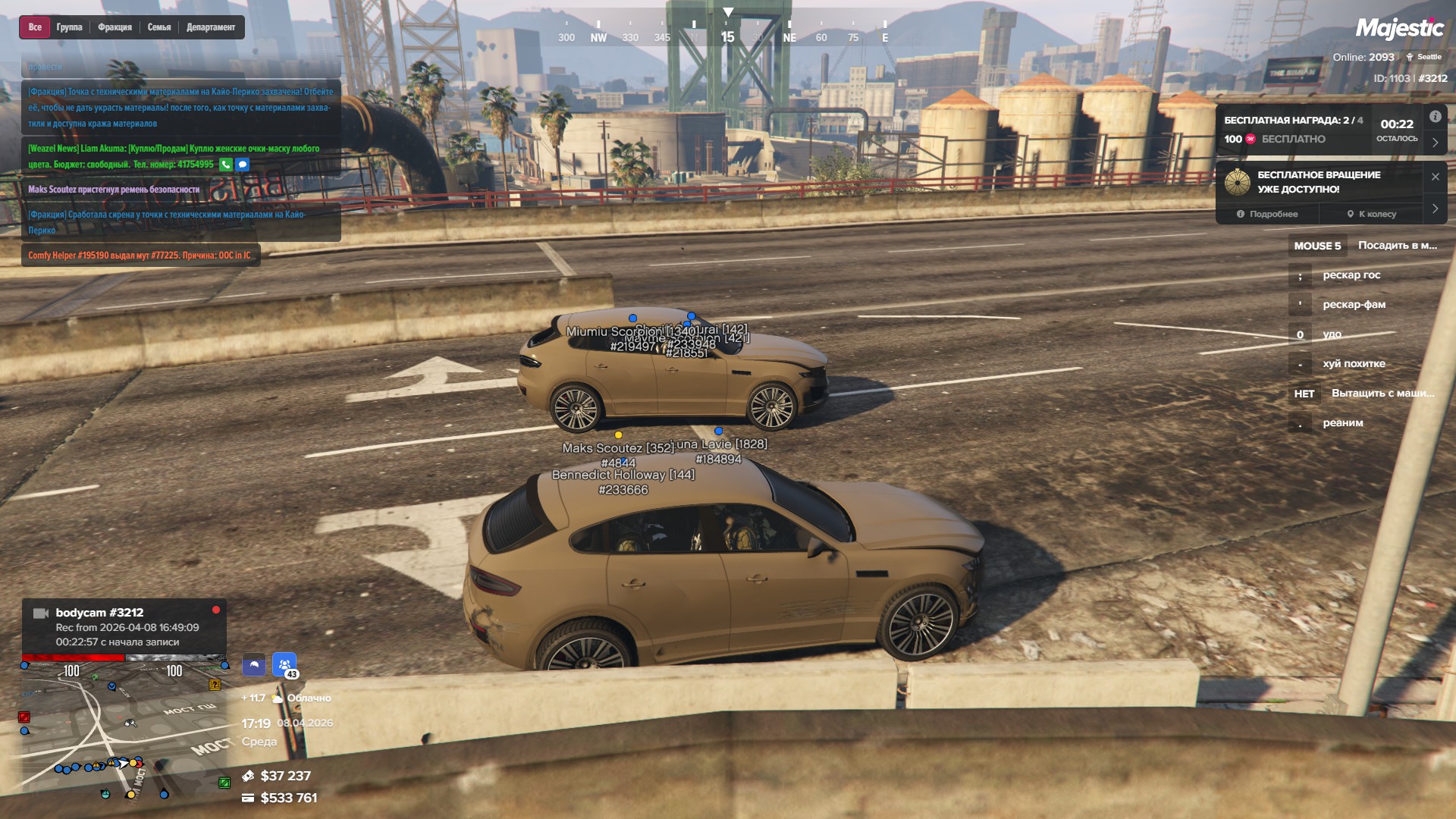This screenshot has height=819, width=1456.
Task: Switch chat to the Все tab
Action: point(35,27)
